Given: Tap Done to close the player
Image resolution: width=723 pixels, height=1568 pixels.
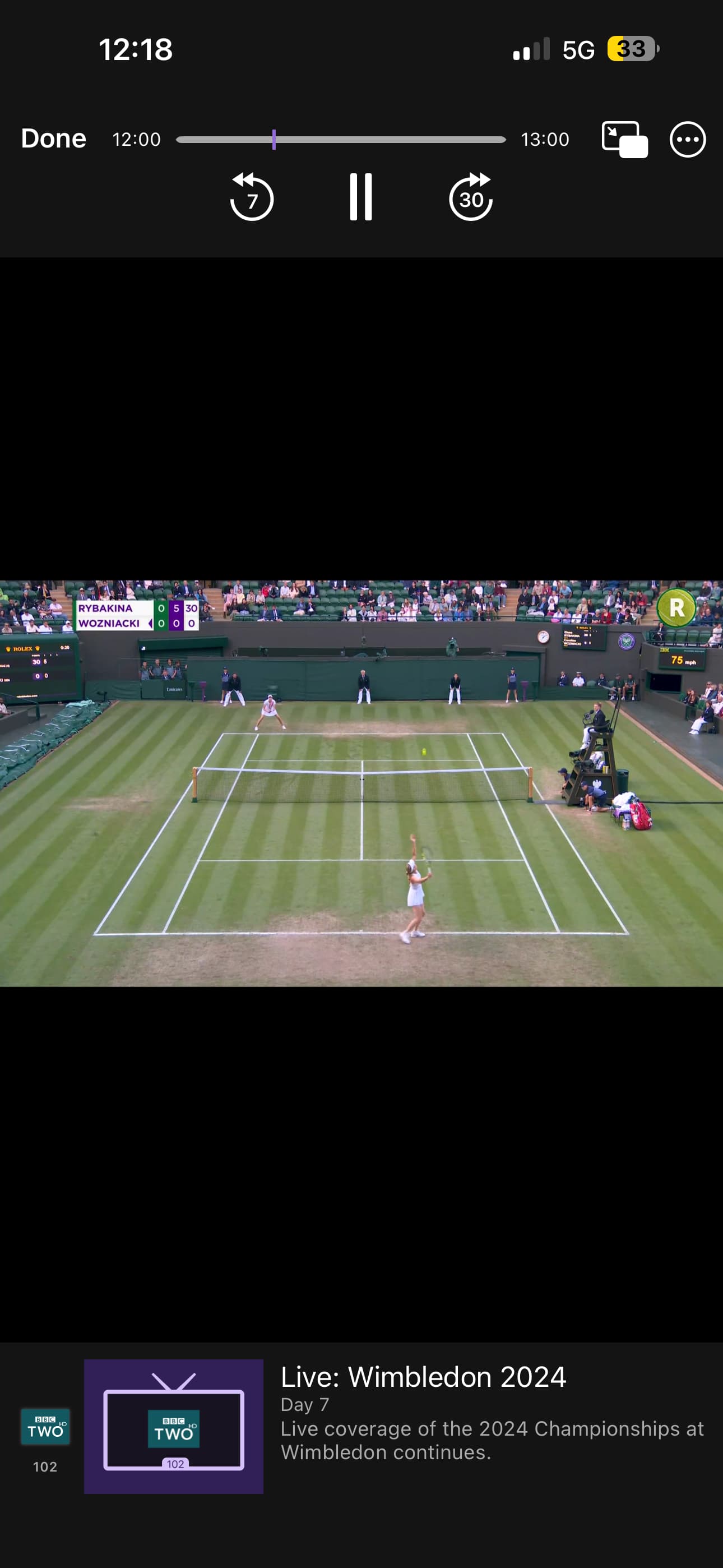Looking at the screenshot, I should [54, 139].
